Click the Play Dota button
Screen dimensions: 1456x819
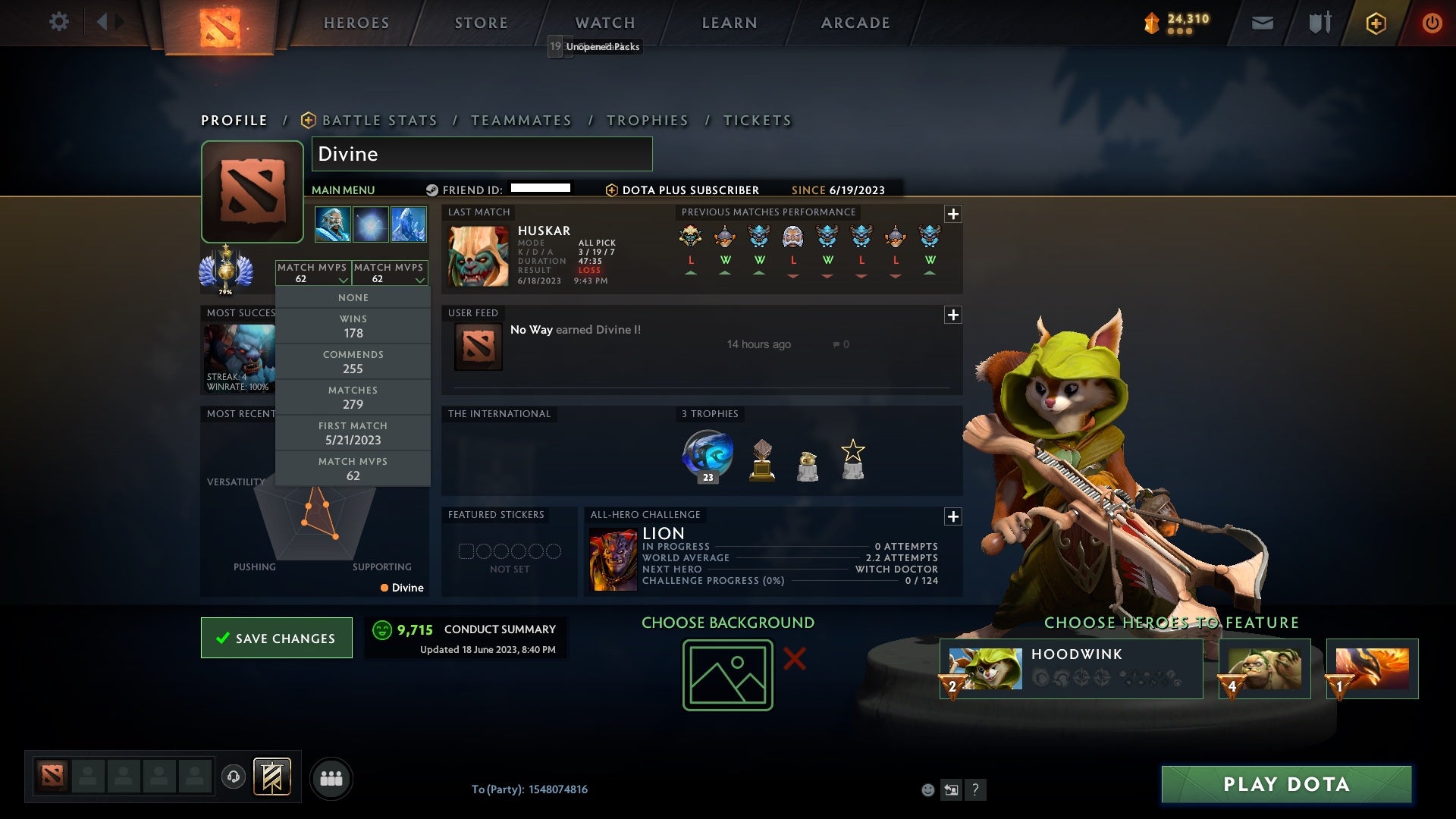point(1285,784)
